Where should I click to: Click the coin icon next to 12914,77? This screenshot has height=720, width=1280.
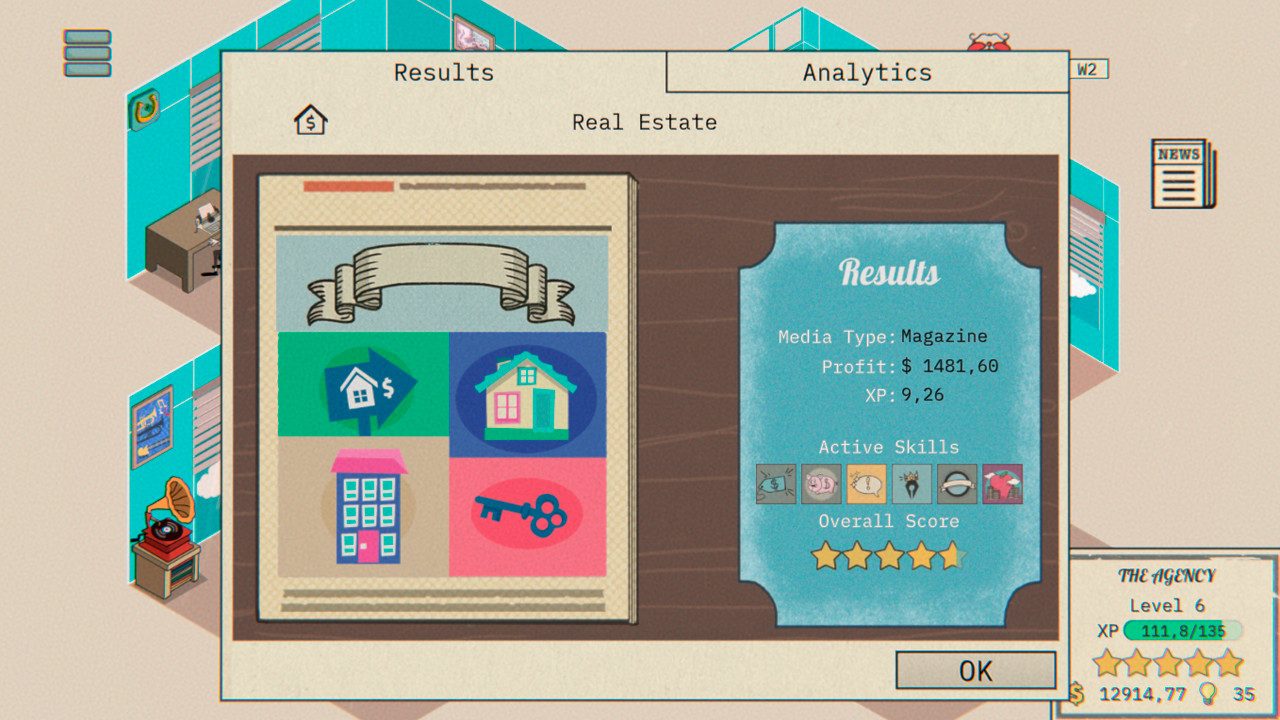(x=1078, y=693)
